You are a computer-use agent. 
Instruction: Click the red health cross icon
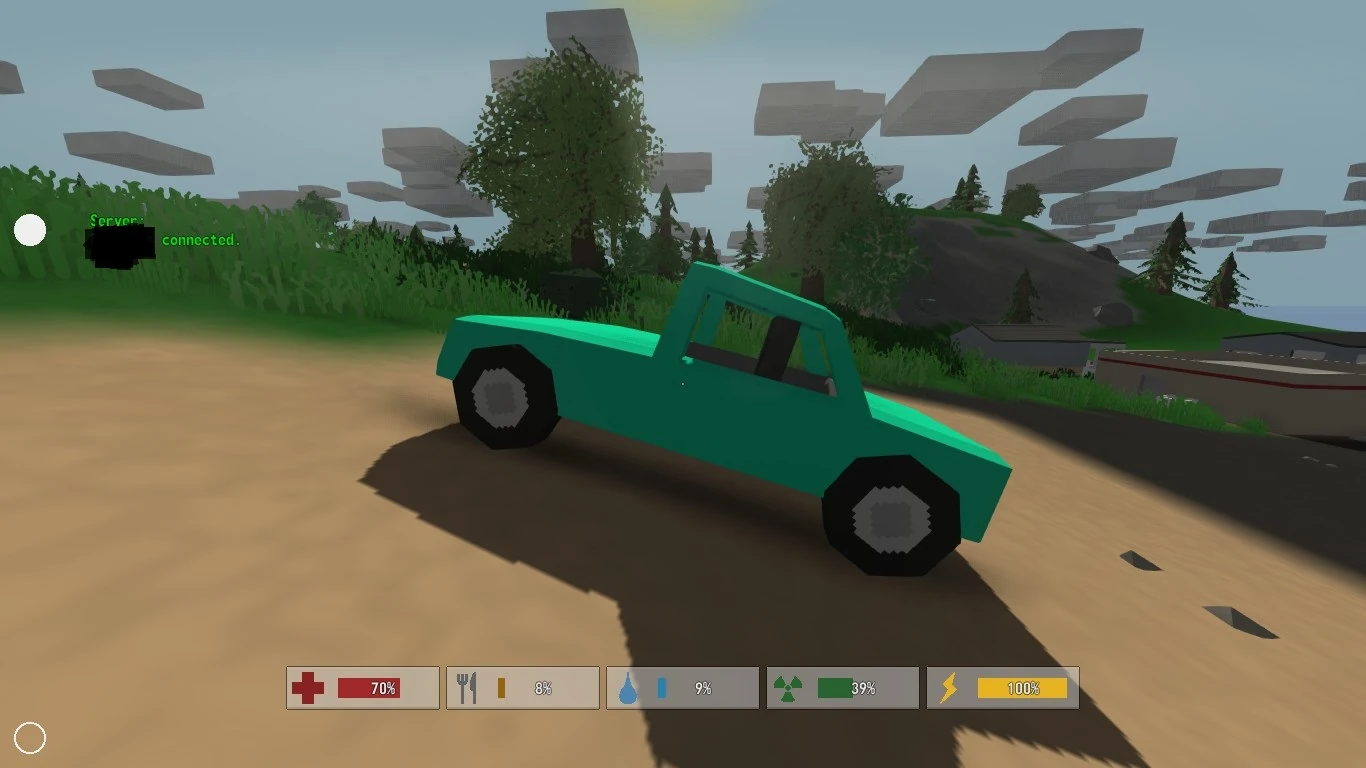[x=310, y=687]
